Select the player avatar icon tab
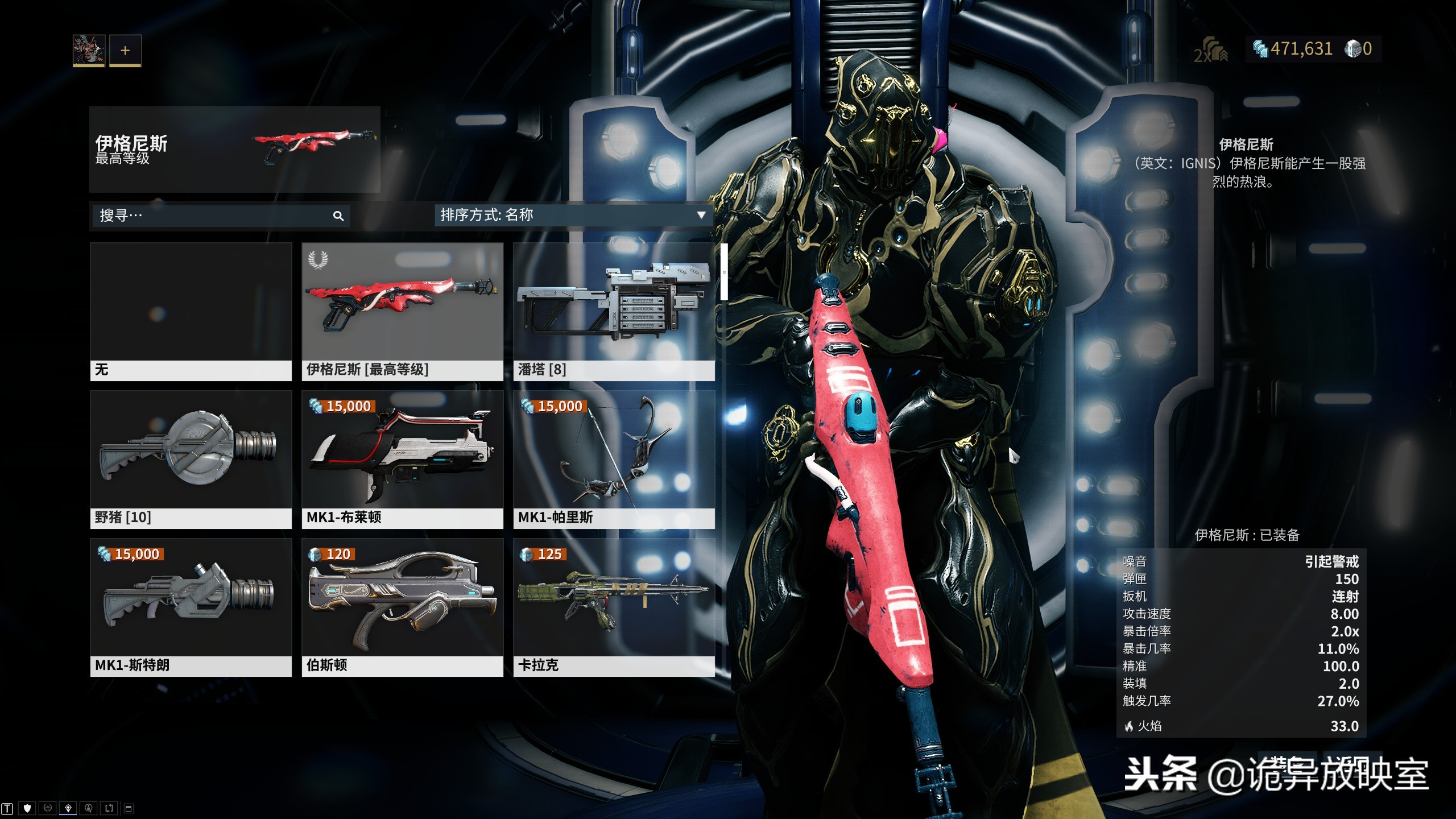 coord(89,50)
